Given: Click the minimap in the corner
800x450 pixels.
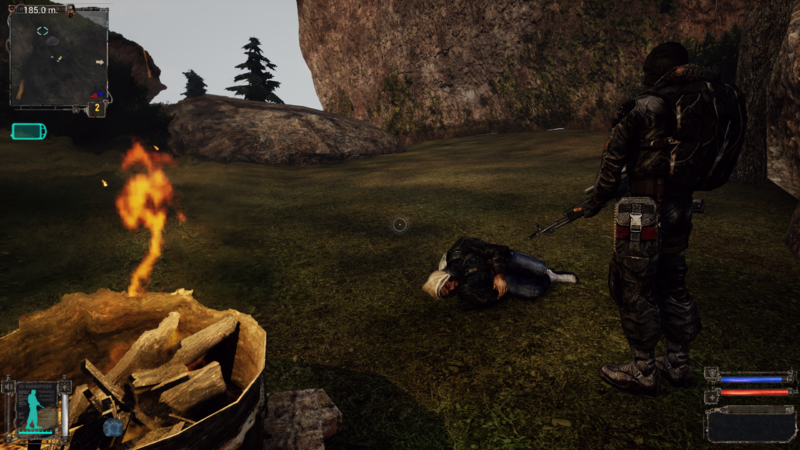Looking at the screenshot, I should [x=58, y=55].
